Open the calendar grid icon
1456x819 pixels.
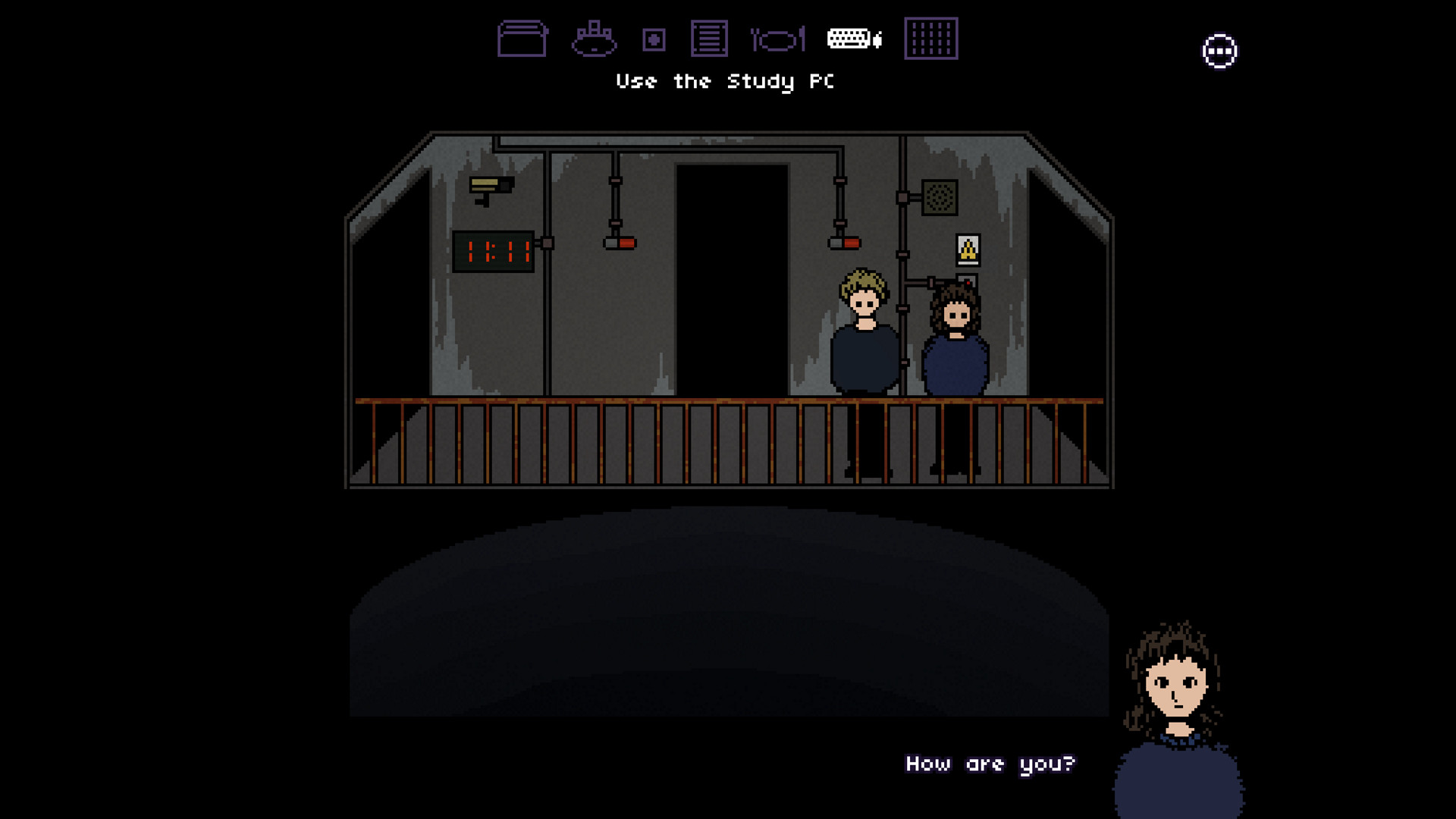pyautogui.click(x=930, y=39)
